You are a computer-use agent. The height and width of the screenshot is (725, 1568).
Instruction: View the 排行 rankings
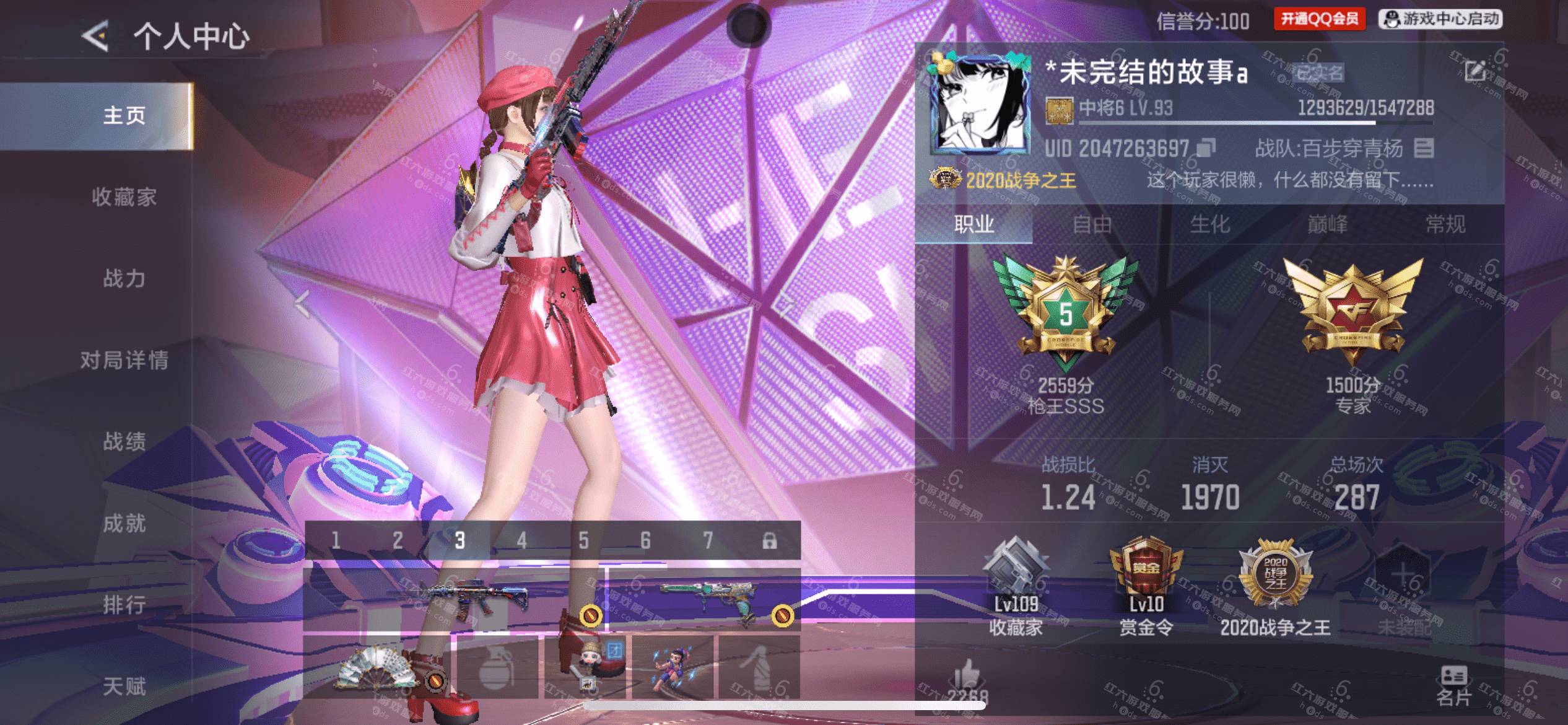click(x=124, y=605)
